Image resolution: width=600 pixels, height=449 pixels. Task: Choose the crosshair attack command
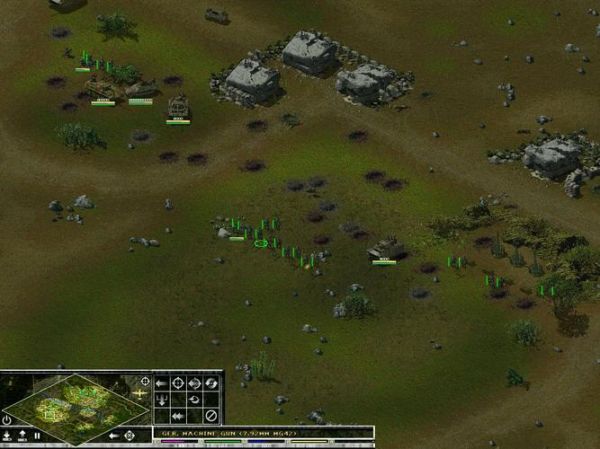click(178, 383)
